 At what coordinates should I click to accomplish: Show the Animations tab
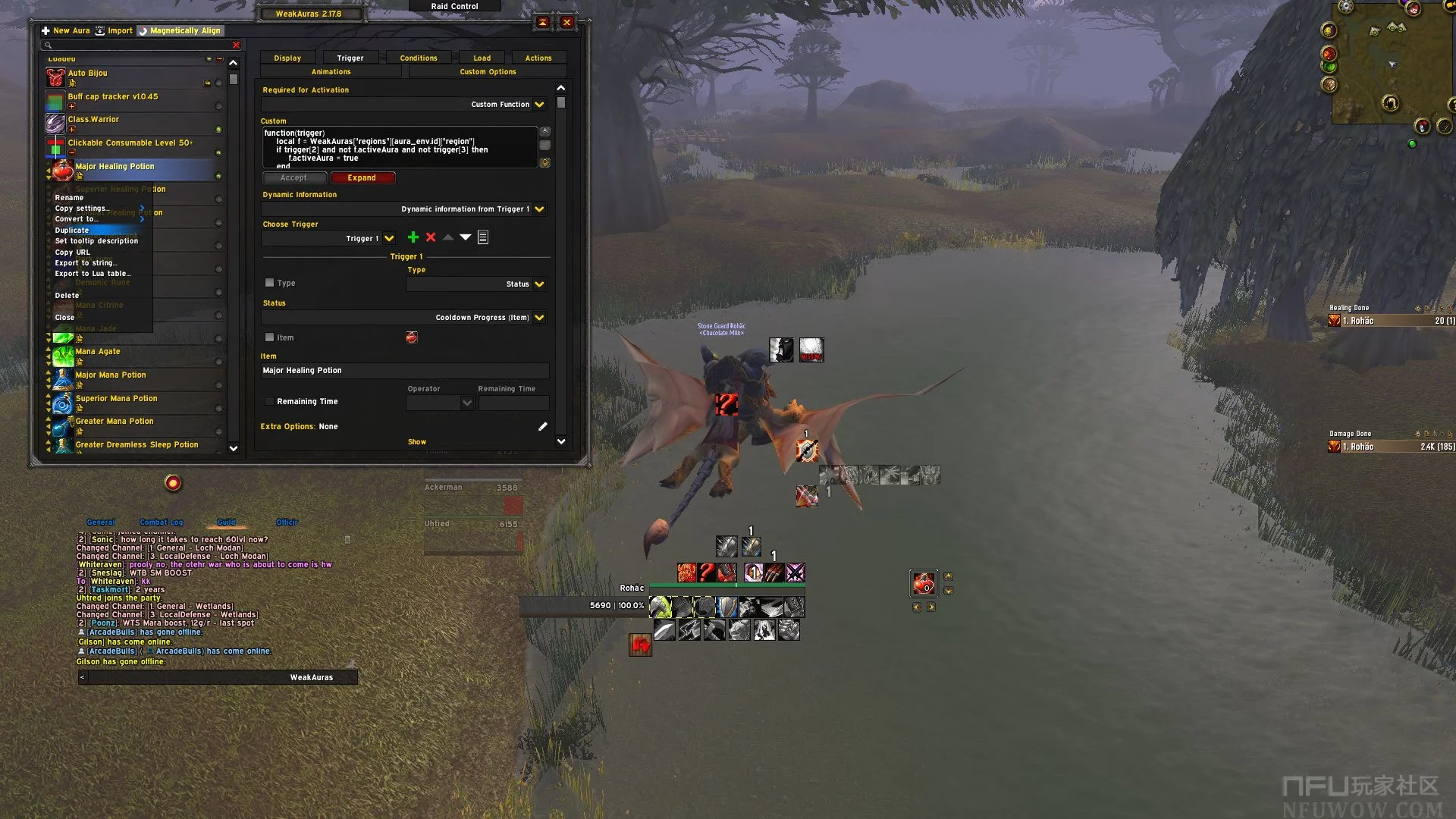(x=331, y=71)
